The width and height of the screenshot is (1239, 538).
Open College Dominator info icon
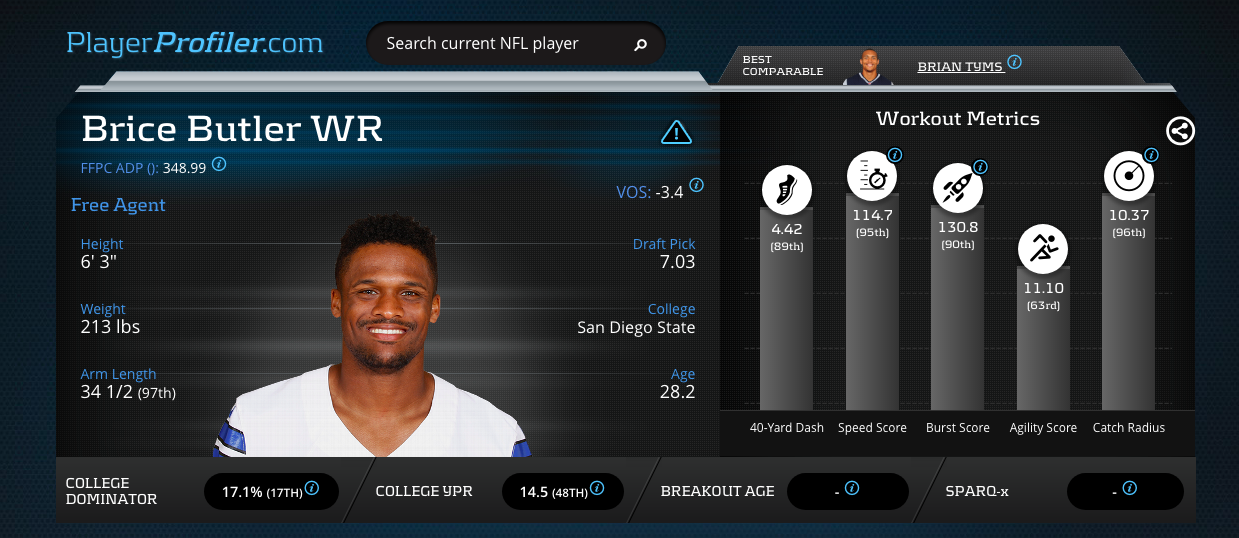[x=312, y=489]
